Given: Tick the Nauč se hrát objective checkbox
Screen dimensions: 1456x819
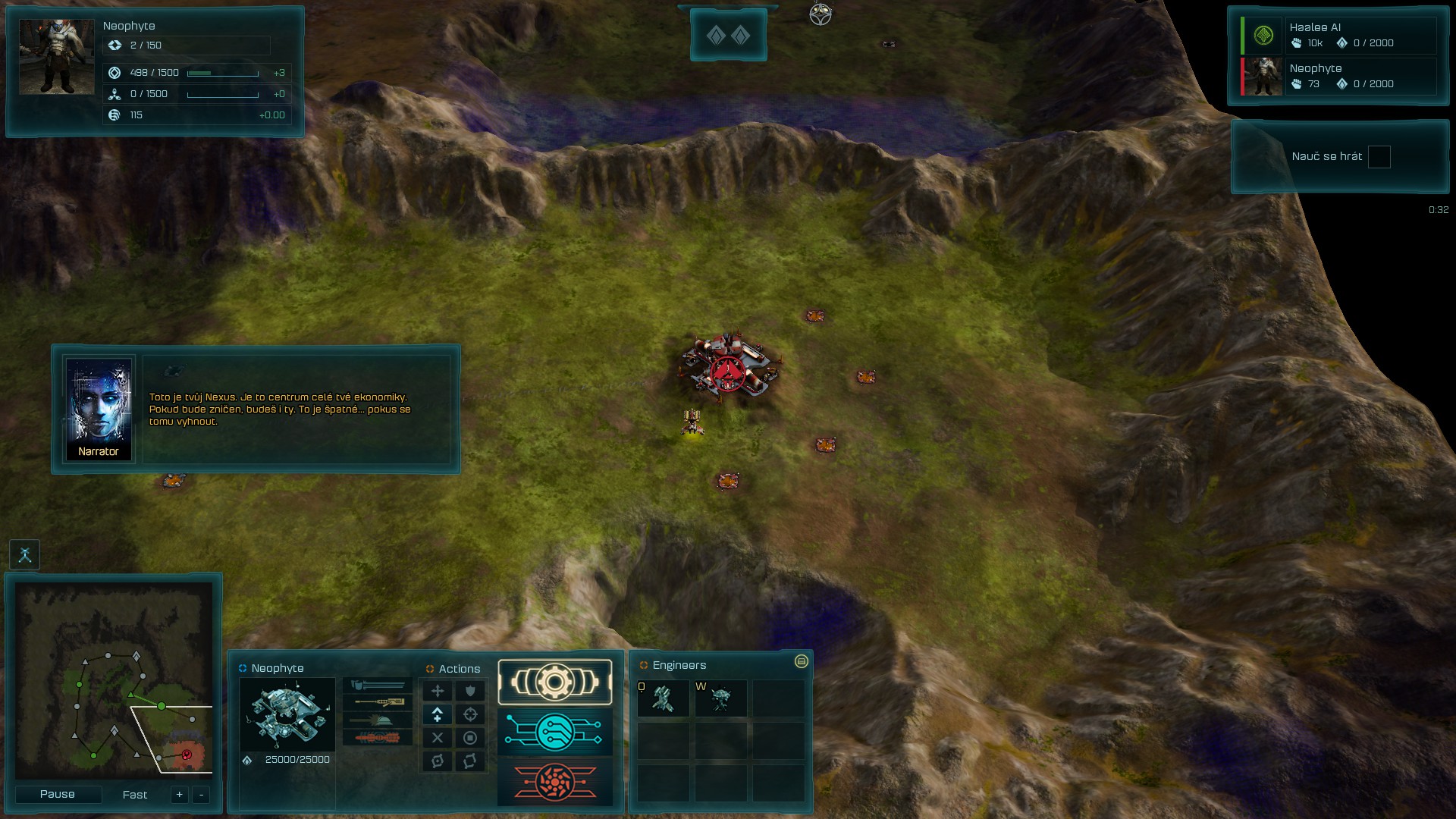Looking at the screenshot, I should point(1379,157).
